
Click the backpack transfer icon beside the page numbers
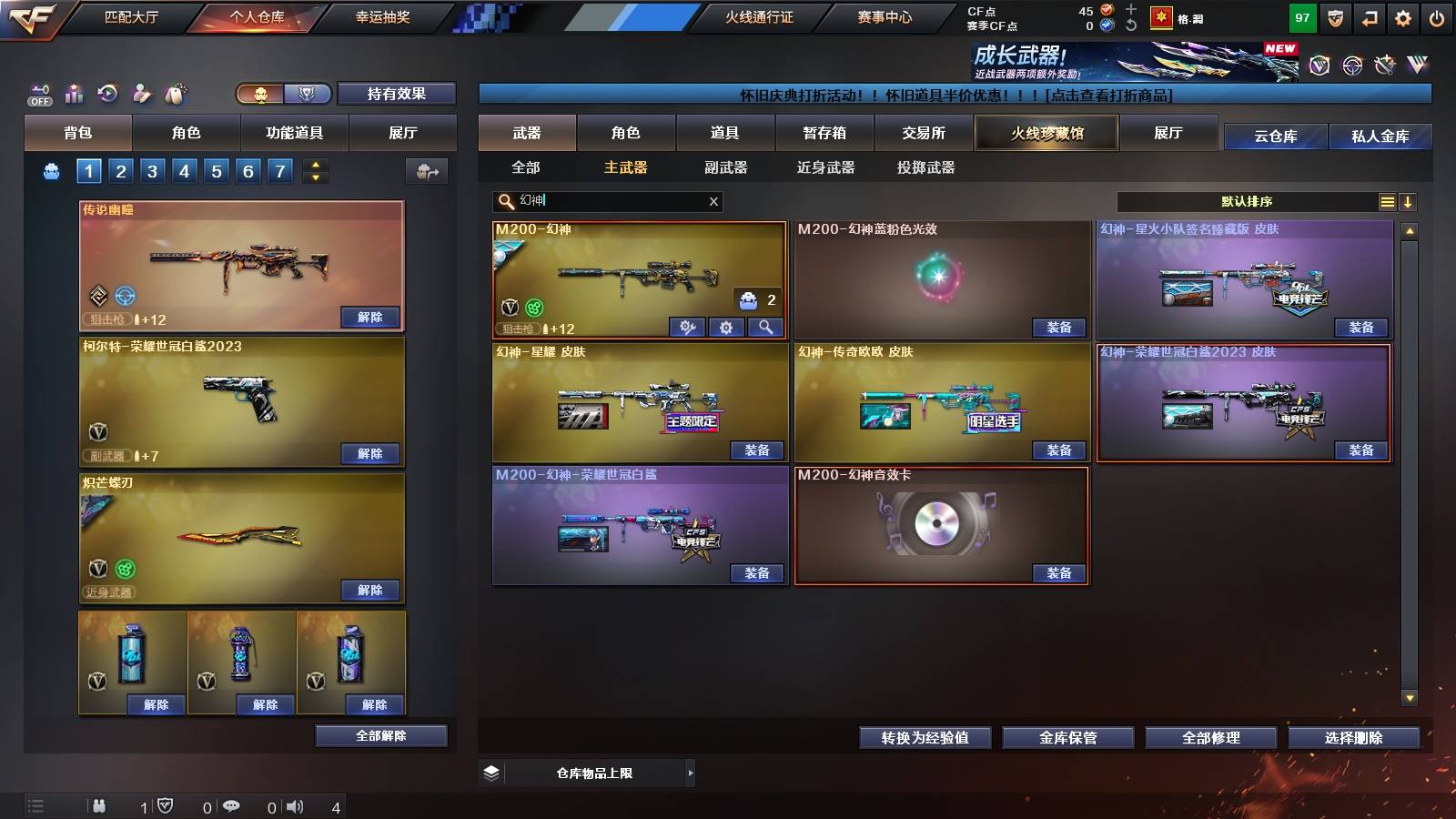426,171
